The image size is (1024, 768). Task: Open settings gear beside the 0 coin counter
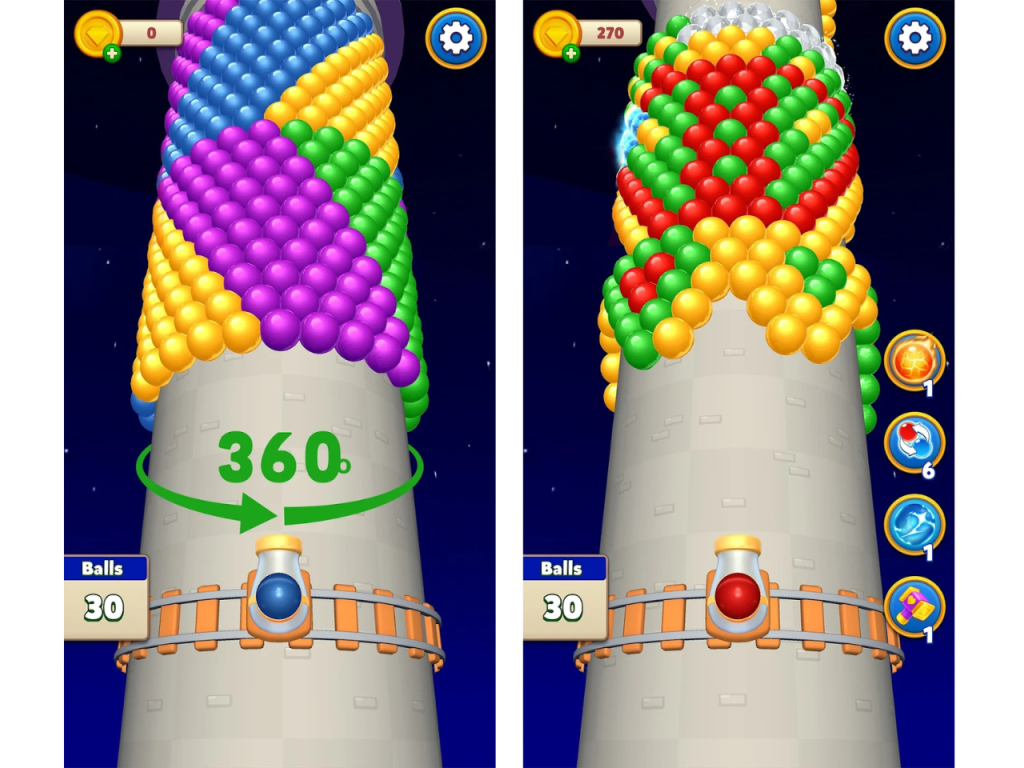456,38
